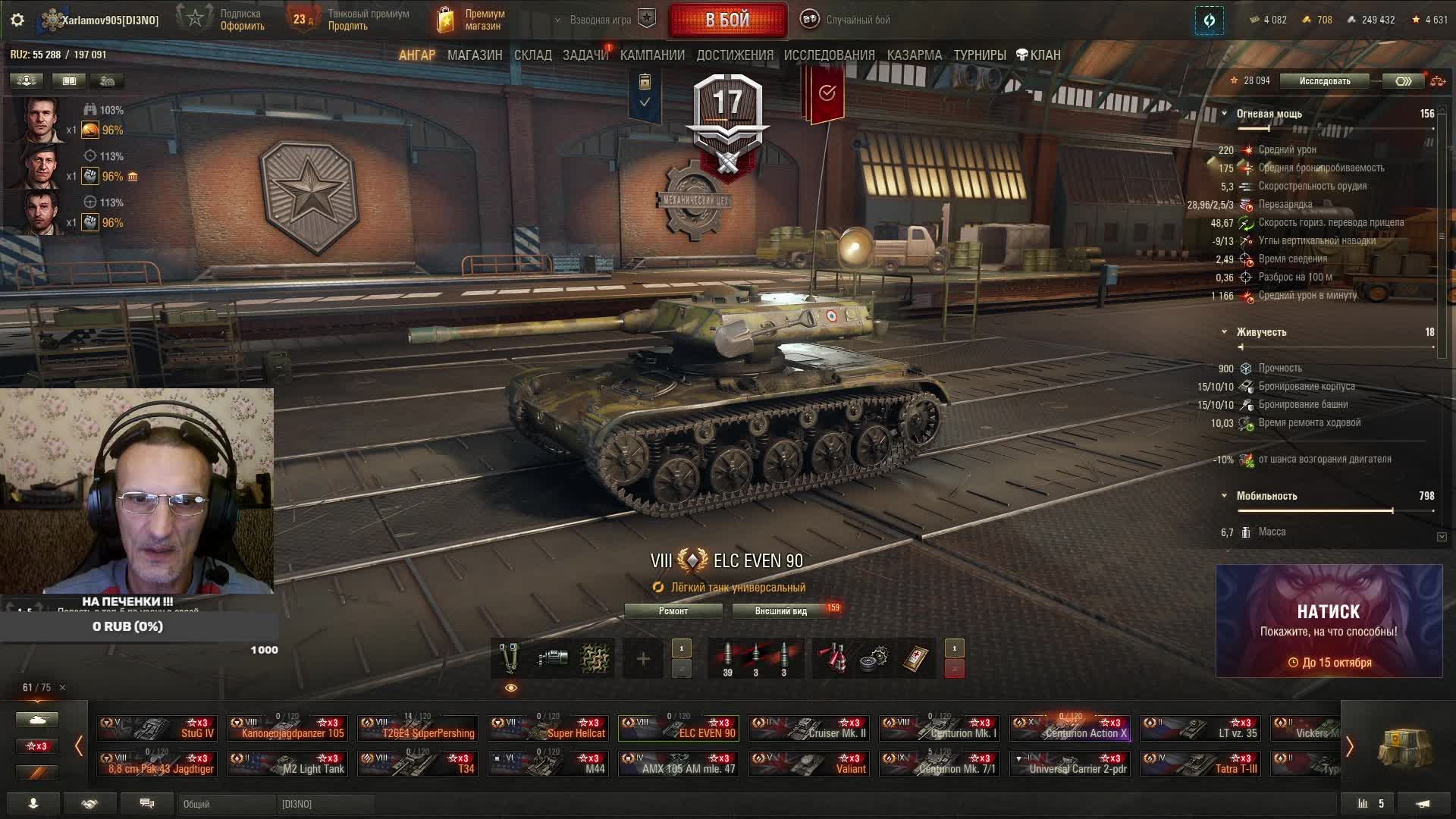Image resolution: width=1456 pixels, height=819 pixels.
Task: Collapse the Огневая мощь stats section
Action: [x=1224, y=114]
